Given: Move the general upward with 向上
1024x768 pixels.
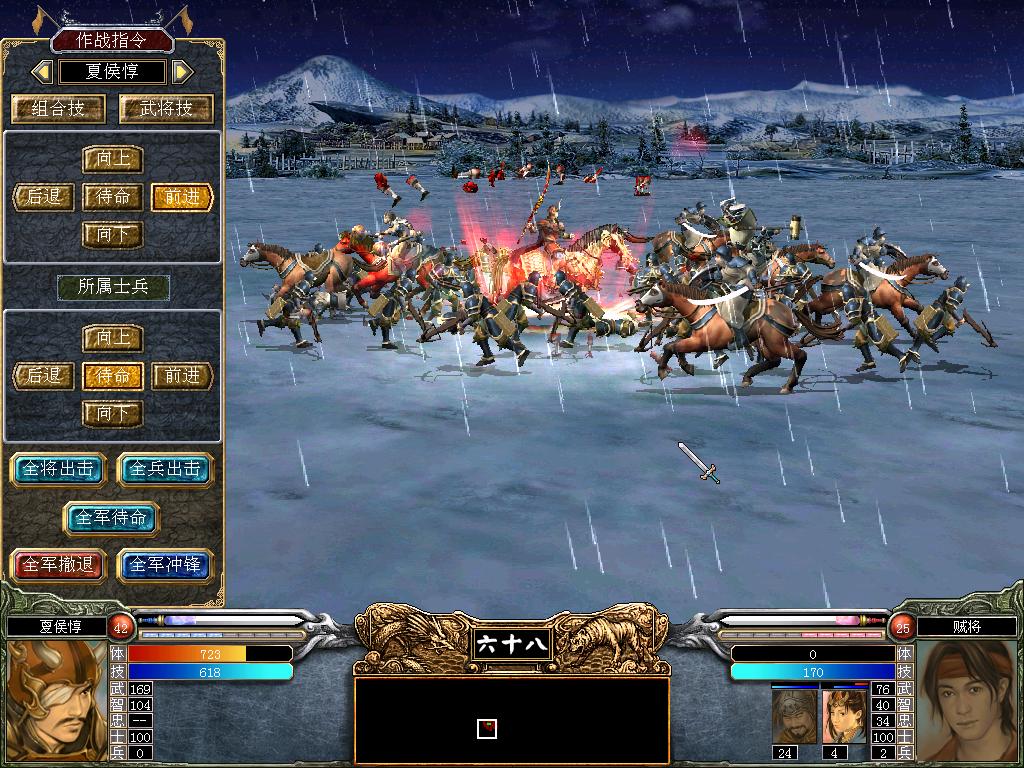Looking at the screenshot, I should point(113,159).
